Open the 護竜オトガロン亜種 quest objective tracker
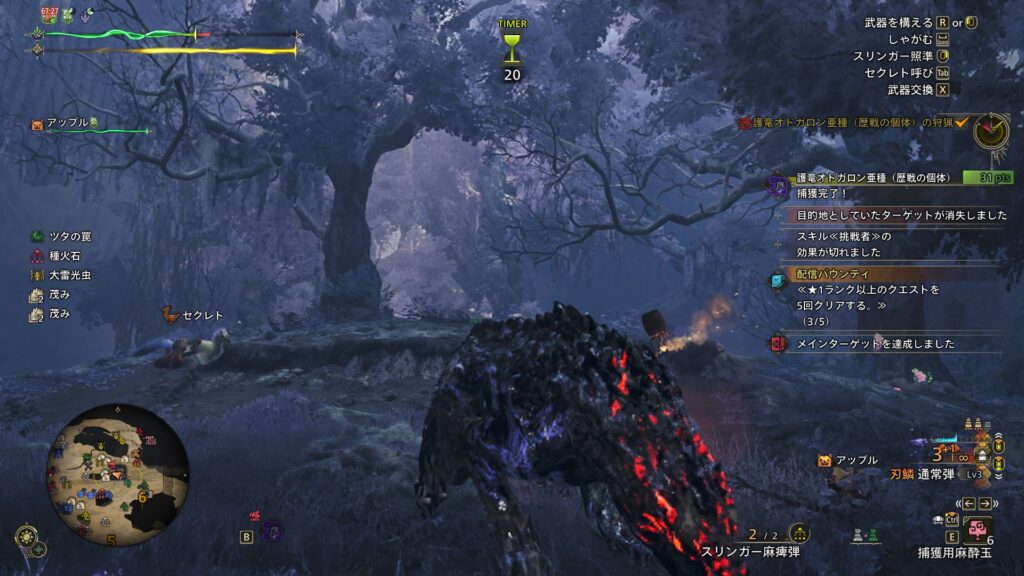The width and height of the screenshot is (1024, 576). tap(854, 122)
